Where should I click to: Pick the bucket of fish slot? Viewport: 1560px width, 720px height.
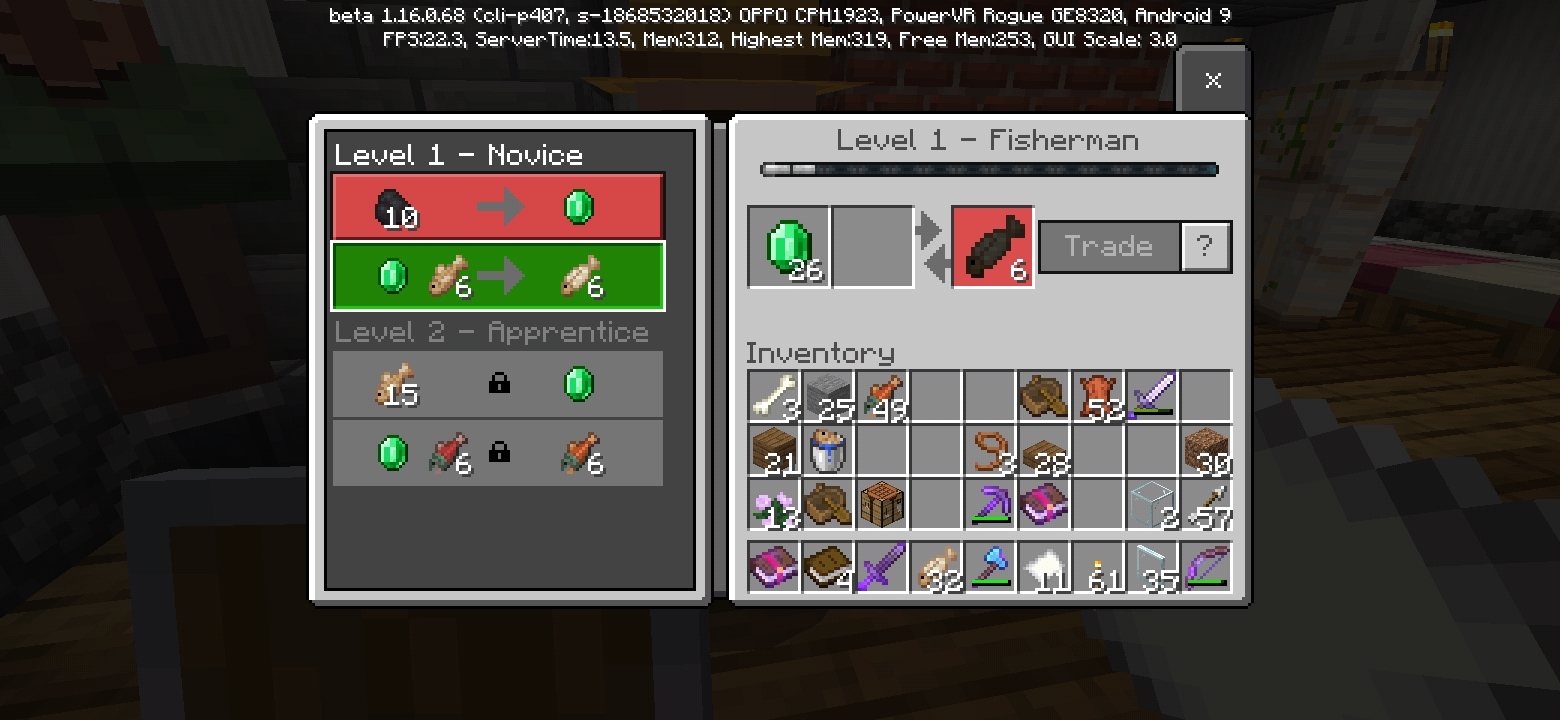coord(829,450)
